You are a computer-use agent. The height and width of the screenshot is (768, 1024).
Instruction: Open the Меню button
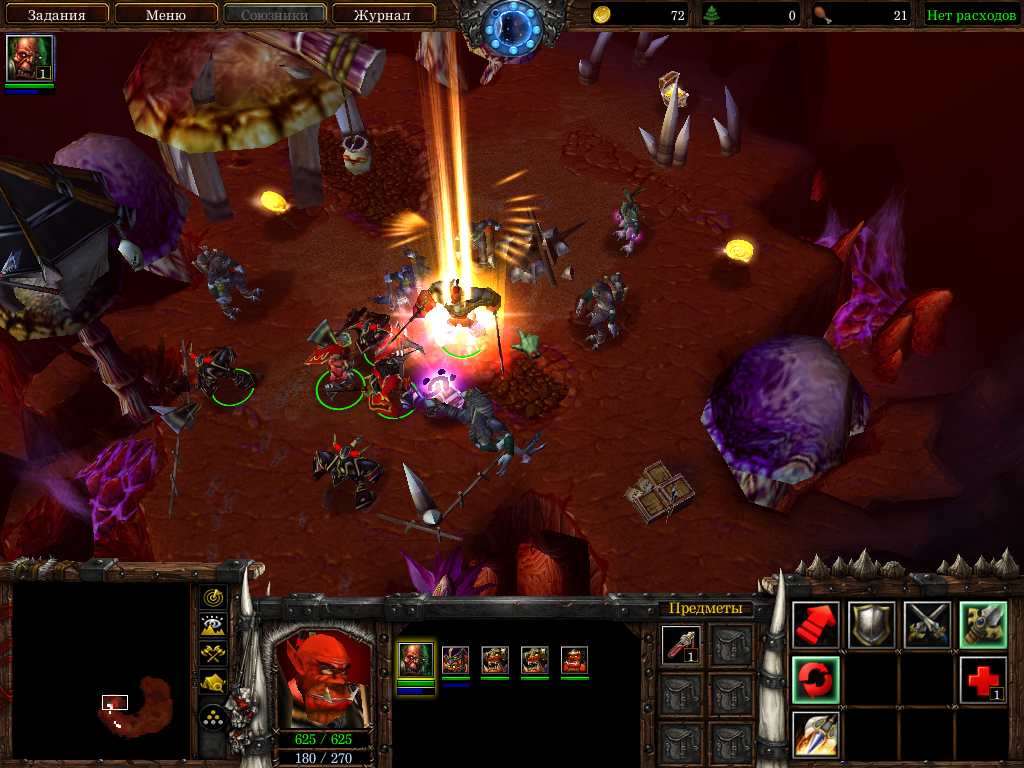click(x=165, y=15)
